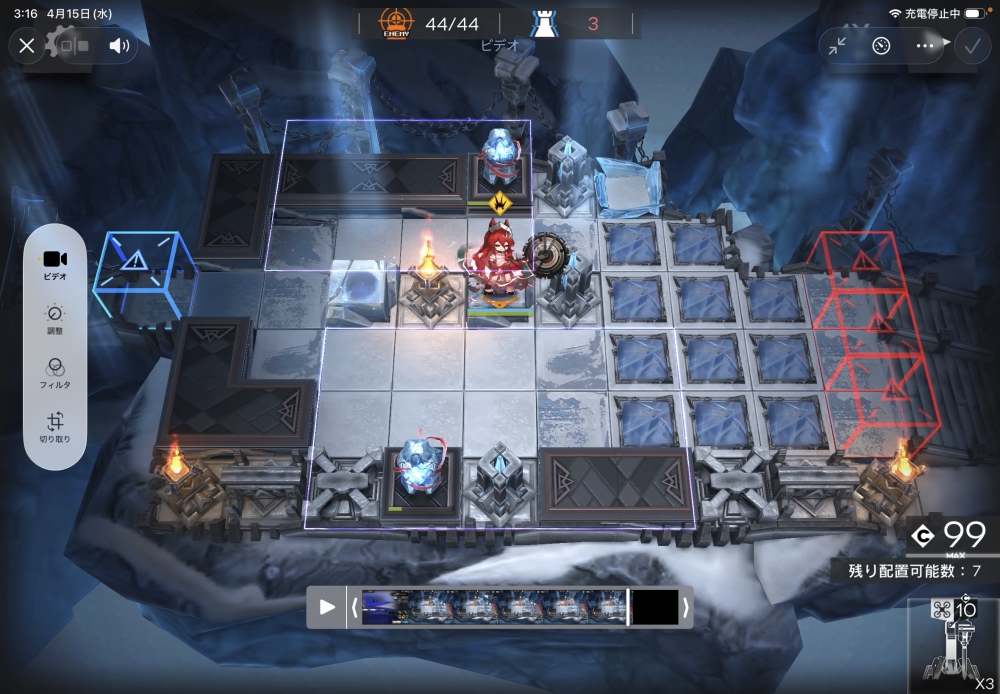
Task: Open the 調整 adjustment tab
Action: (55, 318)
